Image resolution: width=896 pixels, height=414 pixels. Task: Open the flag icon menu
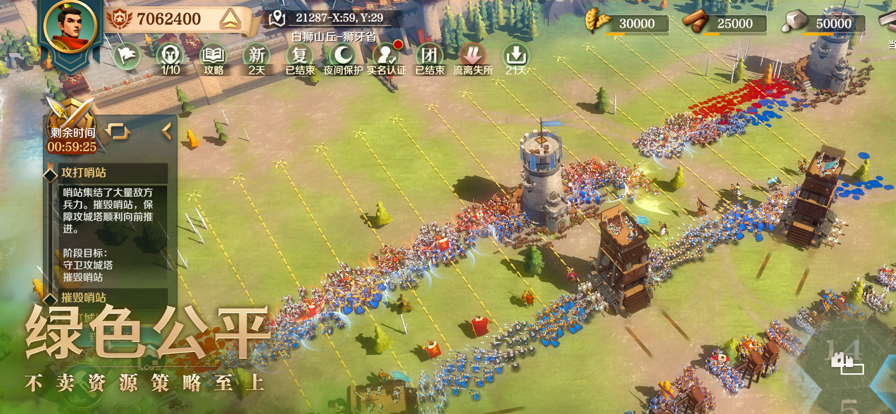pyautogui.click(x=126, y=55)
